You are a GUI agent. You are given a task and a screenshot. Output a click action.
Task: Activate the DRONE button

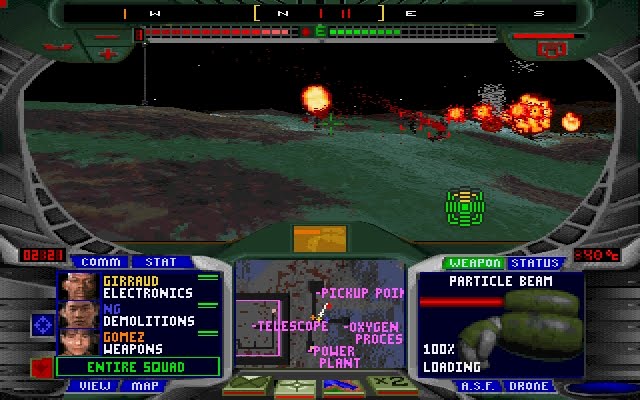click(527, 385)
